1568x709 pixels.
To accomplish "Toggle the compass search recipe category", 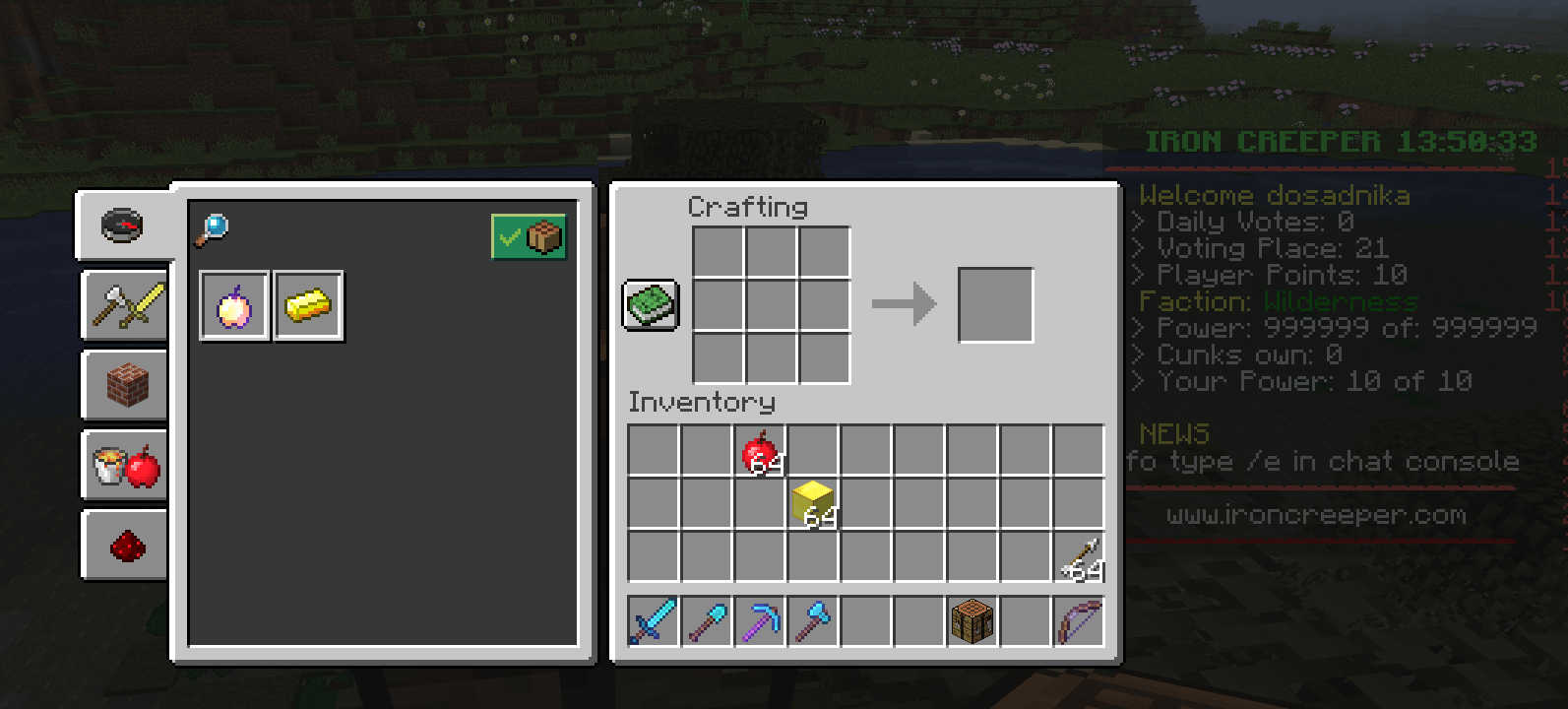I will (x=124, y=226).
